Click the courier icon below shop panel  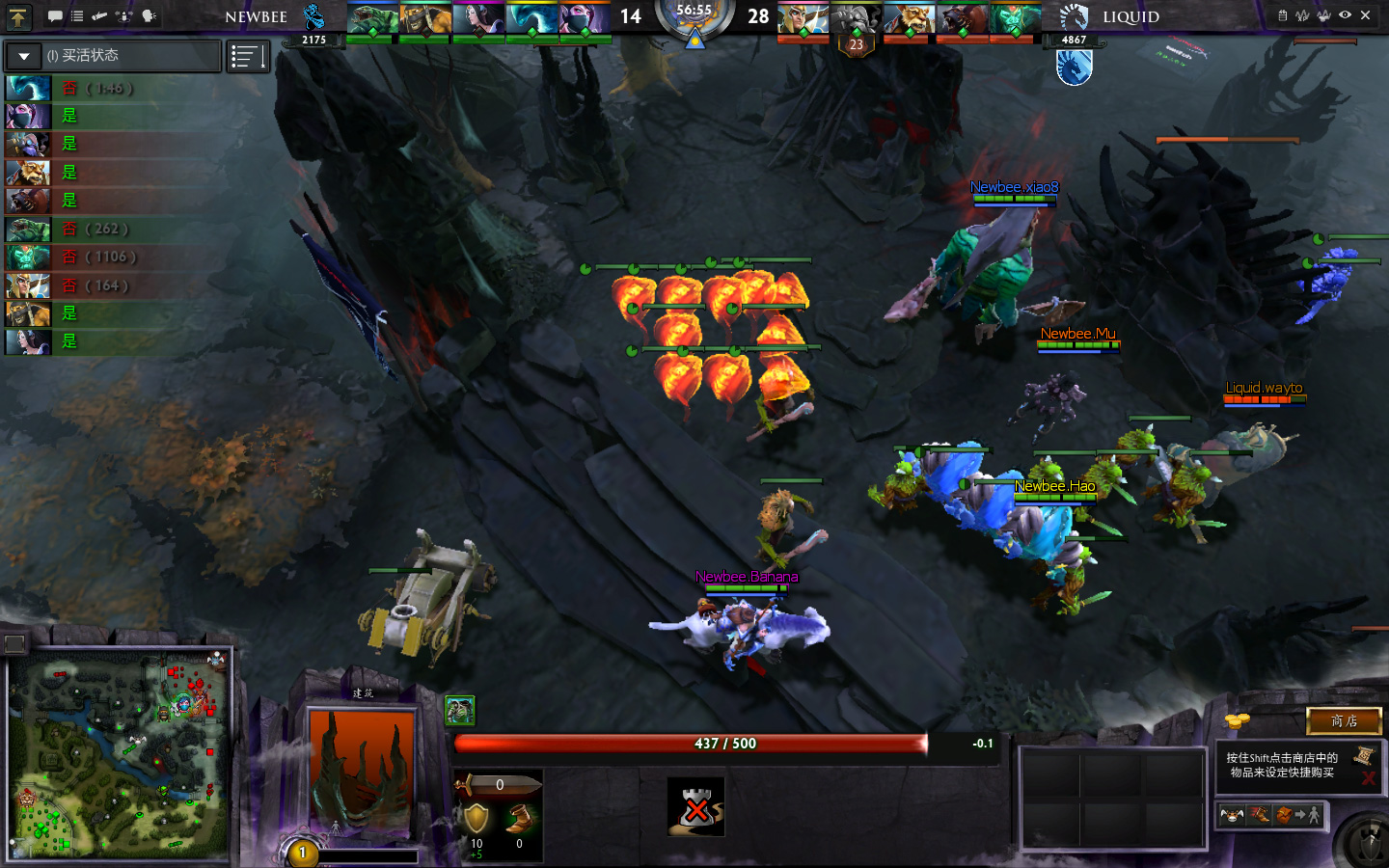[x=1232, y=816]
